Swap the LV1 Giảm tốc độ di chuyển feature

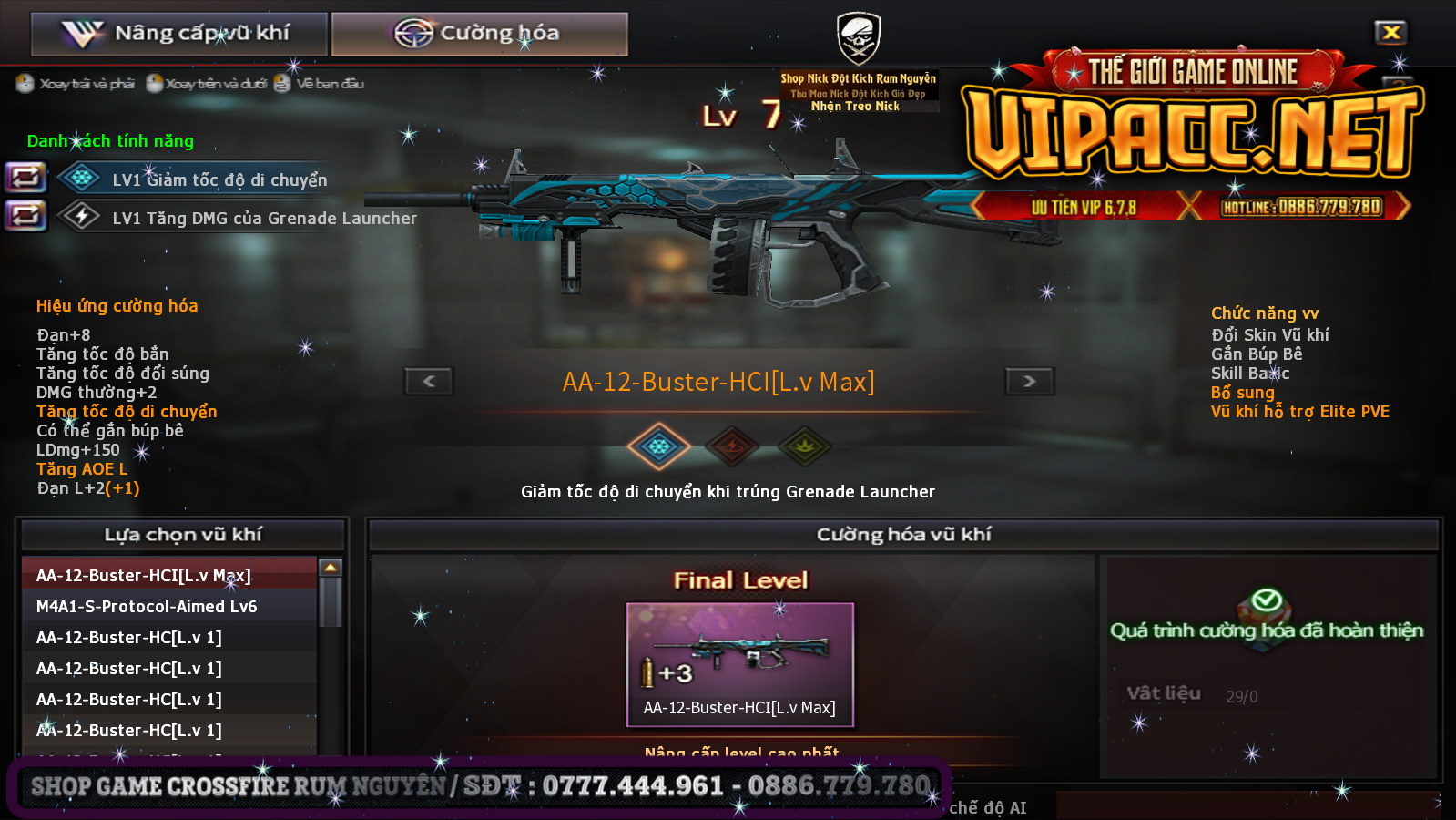pos(25,177)
